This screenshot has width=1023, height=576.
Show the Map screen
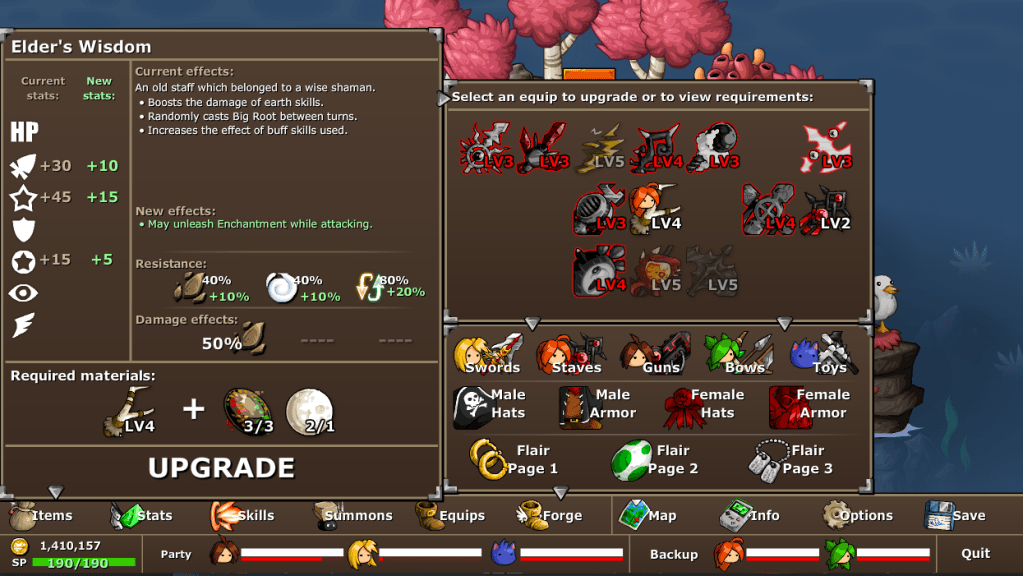coord(649,515)
